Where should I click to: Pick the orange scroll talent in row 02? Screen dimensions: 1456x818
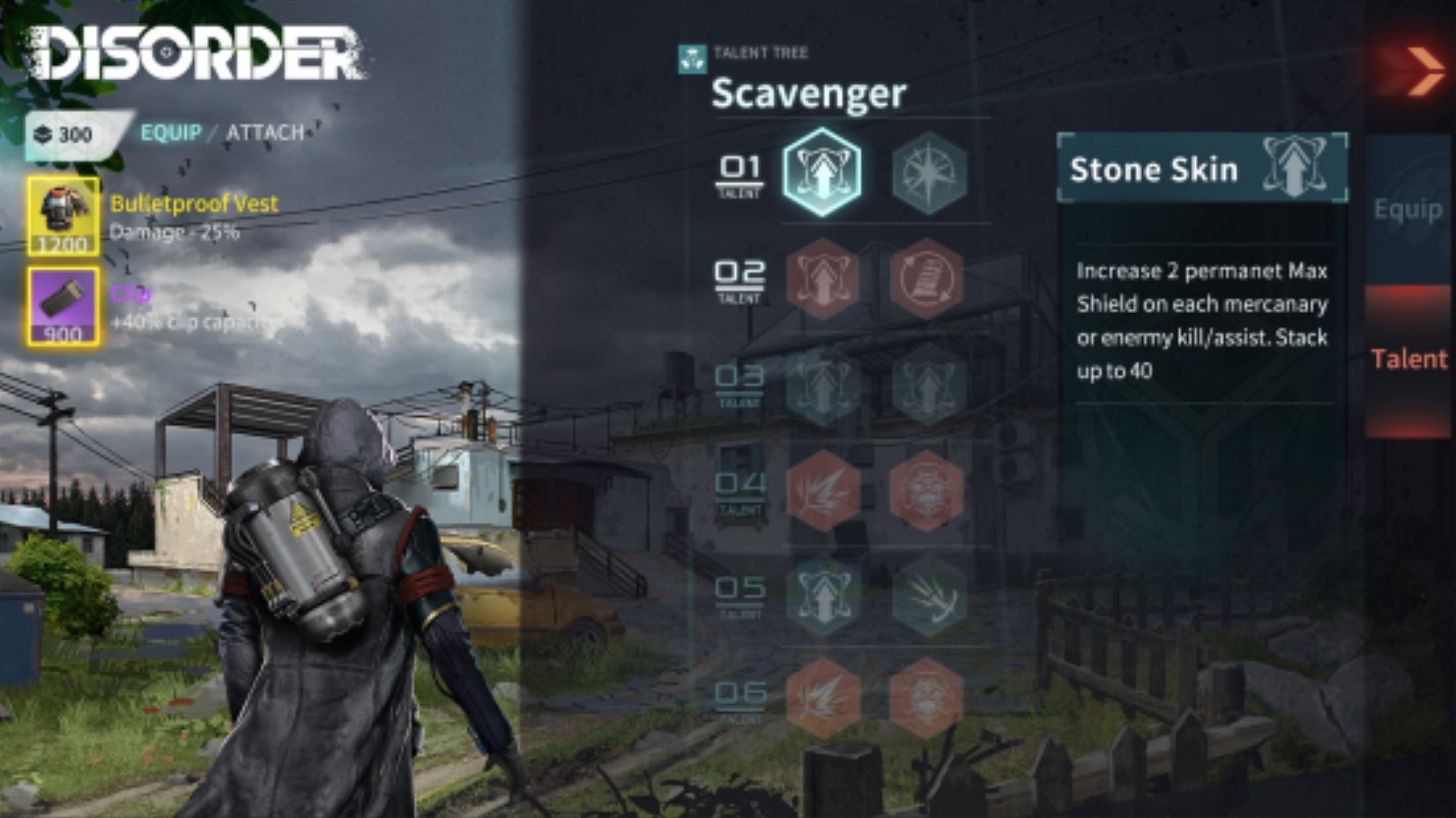tap(926, 279)
